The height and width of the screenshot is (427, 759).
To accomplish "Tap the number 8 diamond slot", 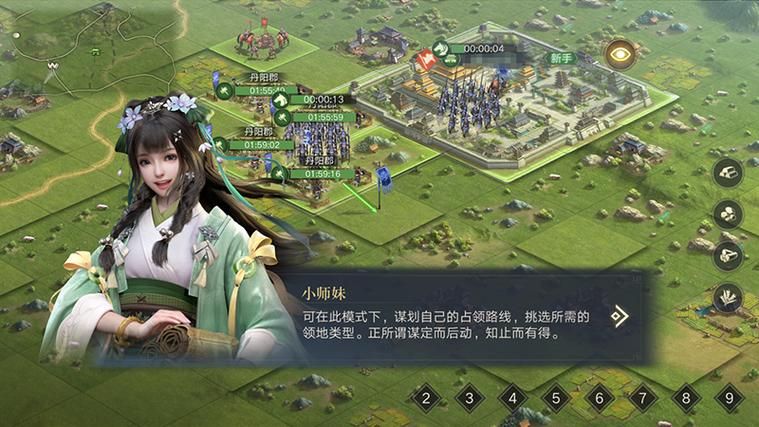I will click(x=686, y=398).
